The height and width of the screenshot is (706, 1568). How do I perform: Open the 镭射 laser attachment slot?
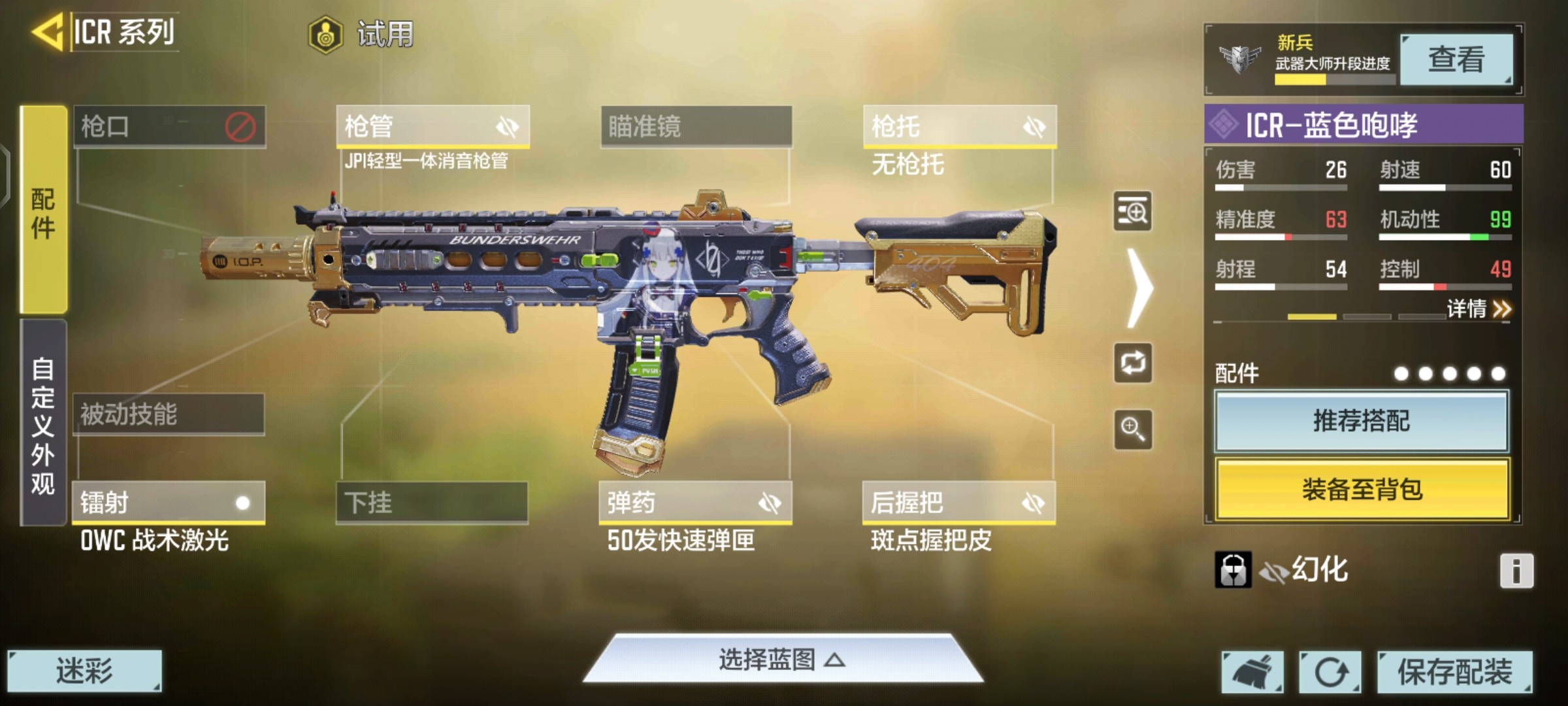click(x=169, y=503)
